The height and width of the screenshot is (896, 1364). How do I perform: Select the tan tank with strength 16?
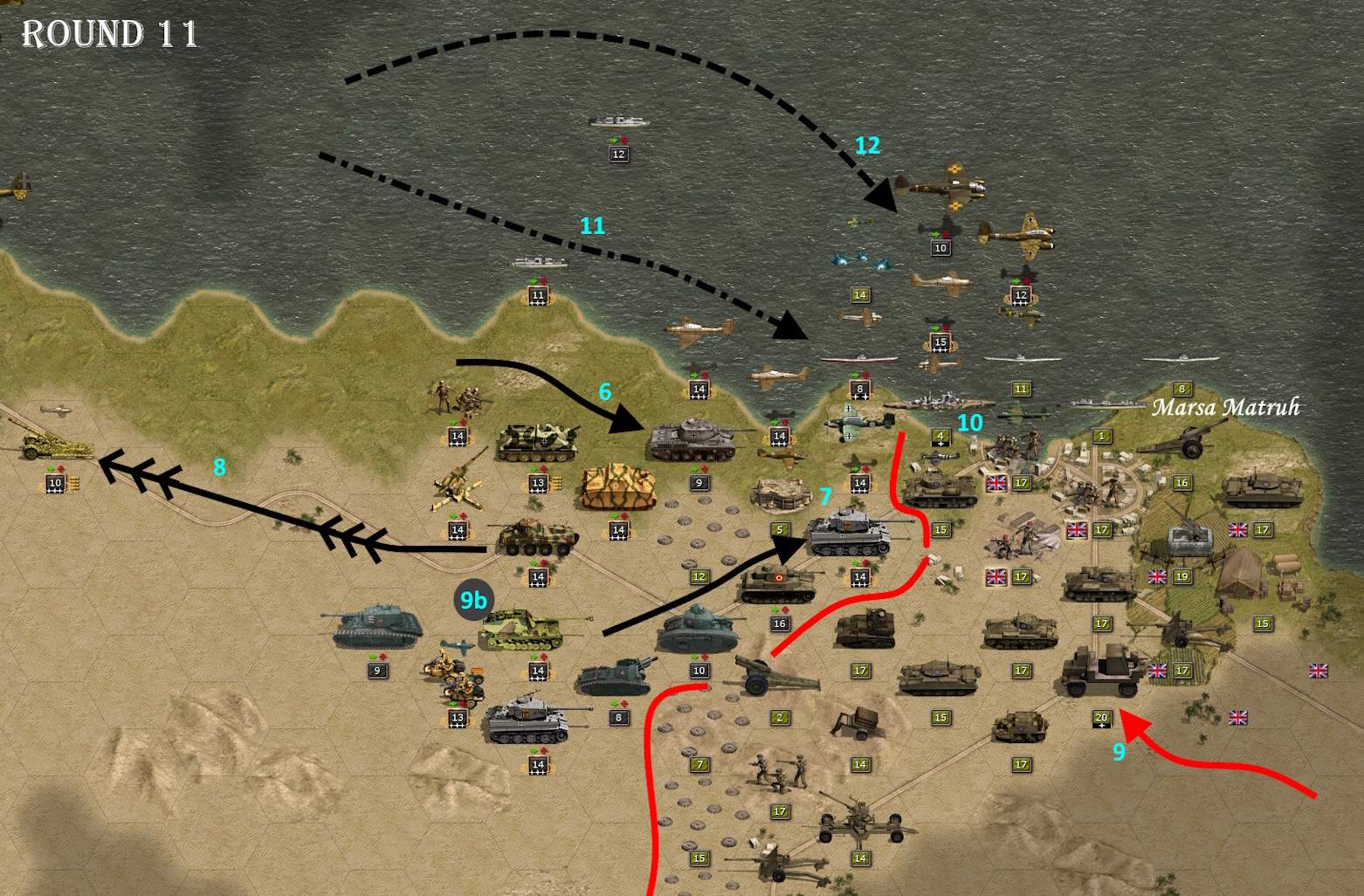point(778,582)
